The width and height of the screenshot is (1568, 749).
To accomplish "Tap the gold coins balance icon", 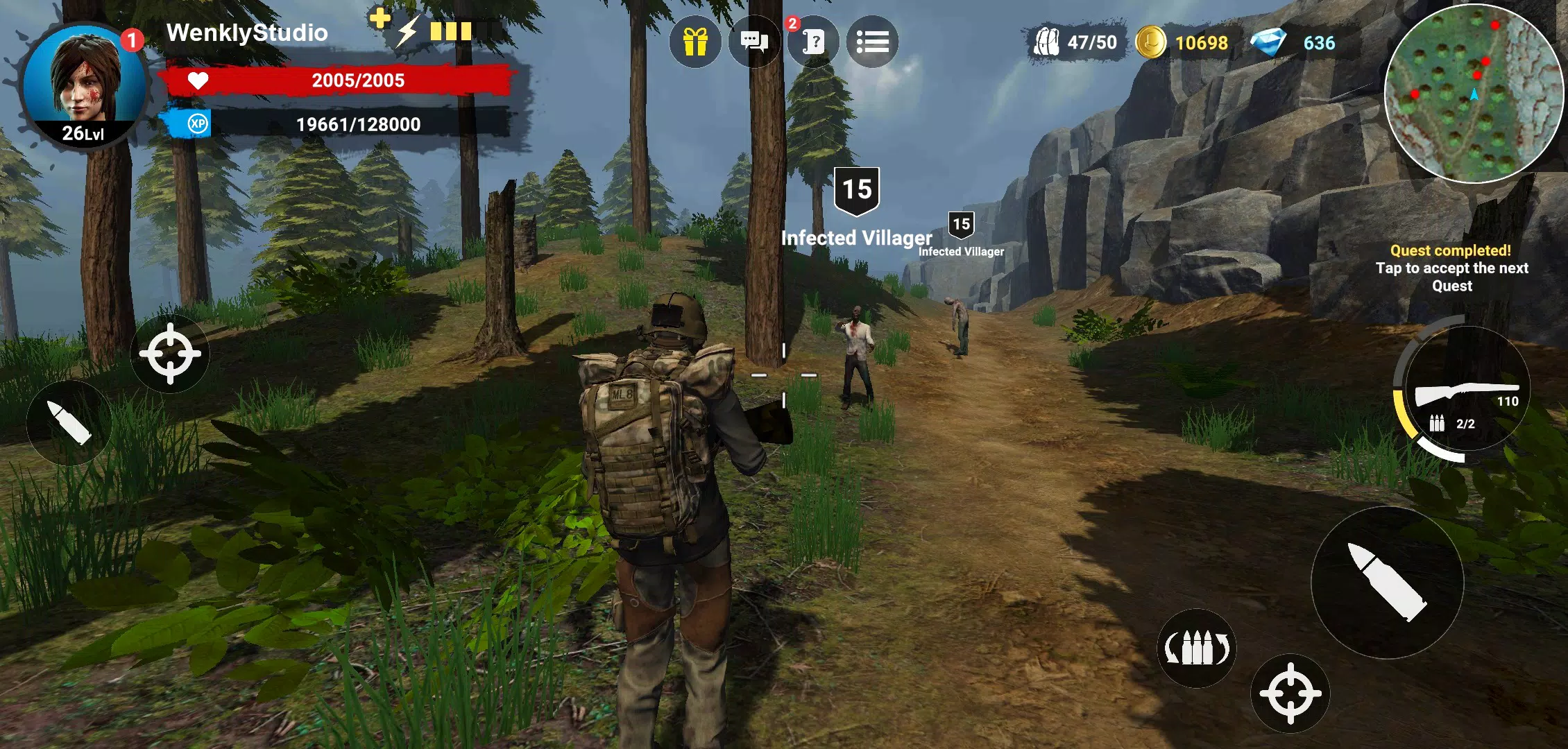I will point(1152,43).
